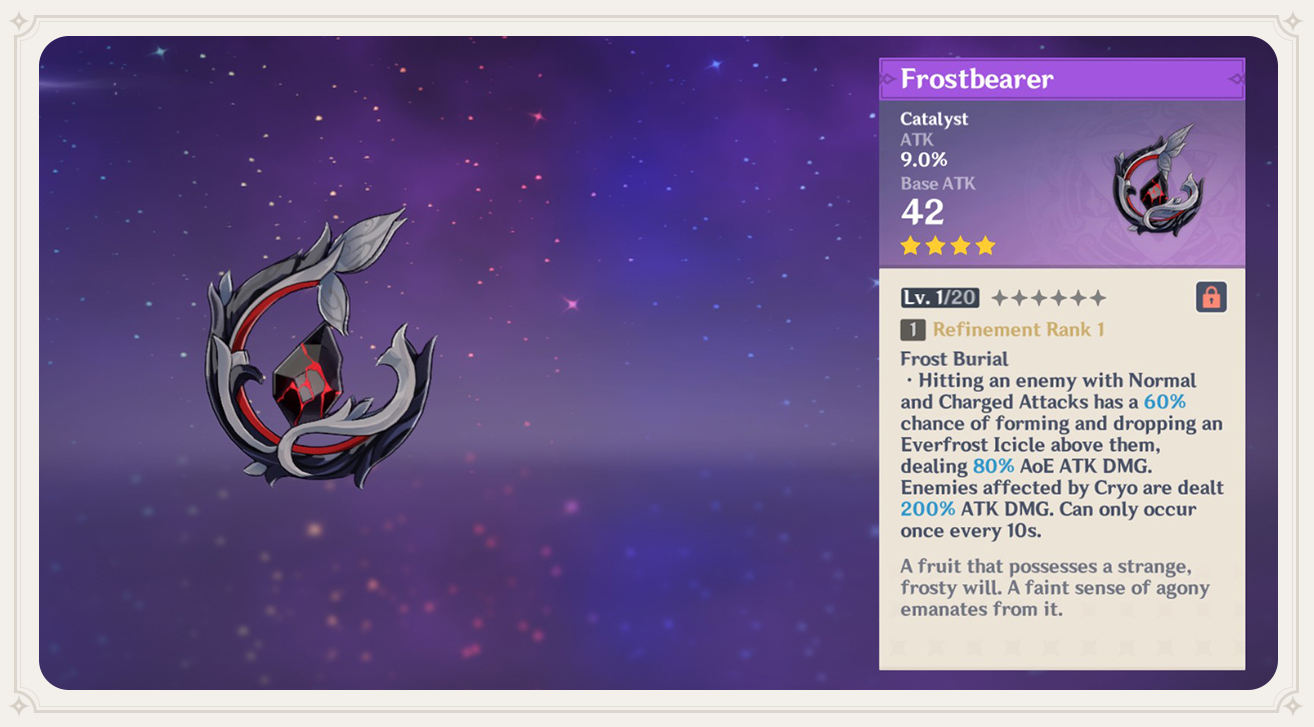Select the first ascension star icon
This screenshot has height=727, width=1314.
coord(999,296)
